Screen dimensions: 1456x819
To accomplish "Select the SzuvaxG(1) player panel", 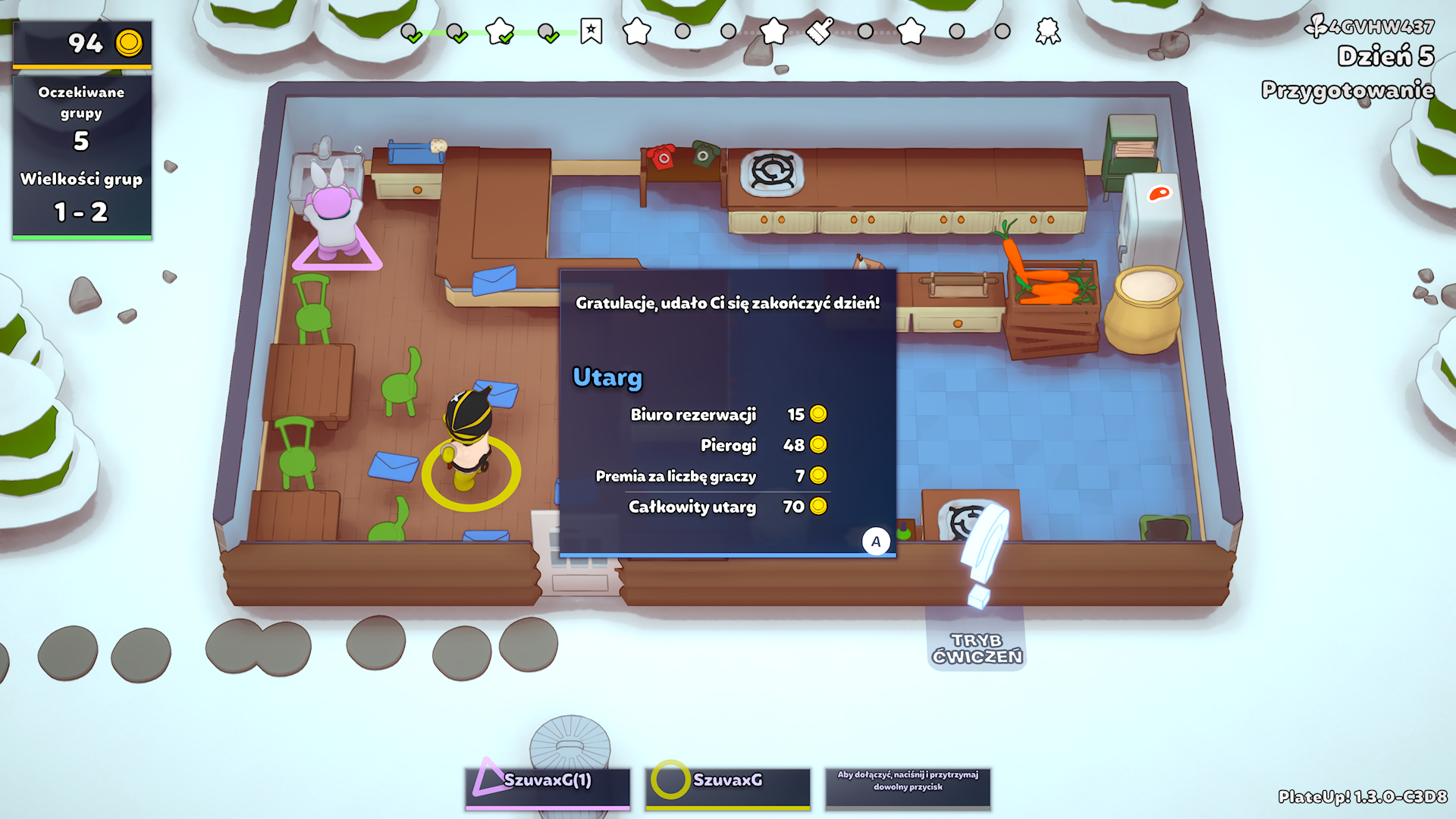I will [548, 787].
